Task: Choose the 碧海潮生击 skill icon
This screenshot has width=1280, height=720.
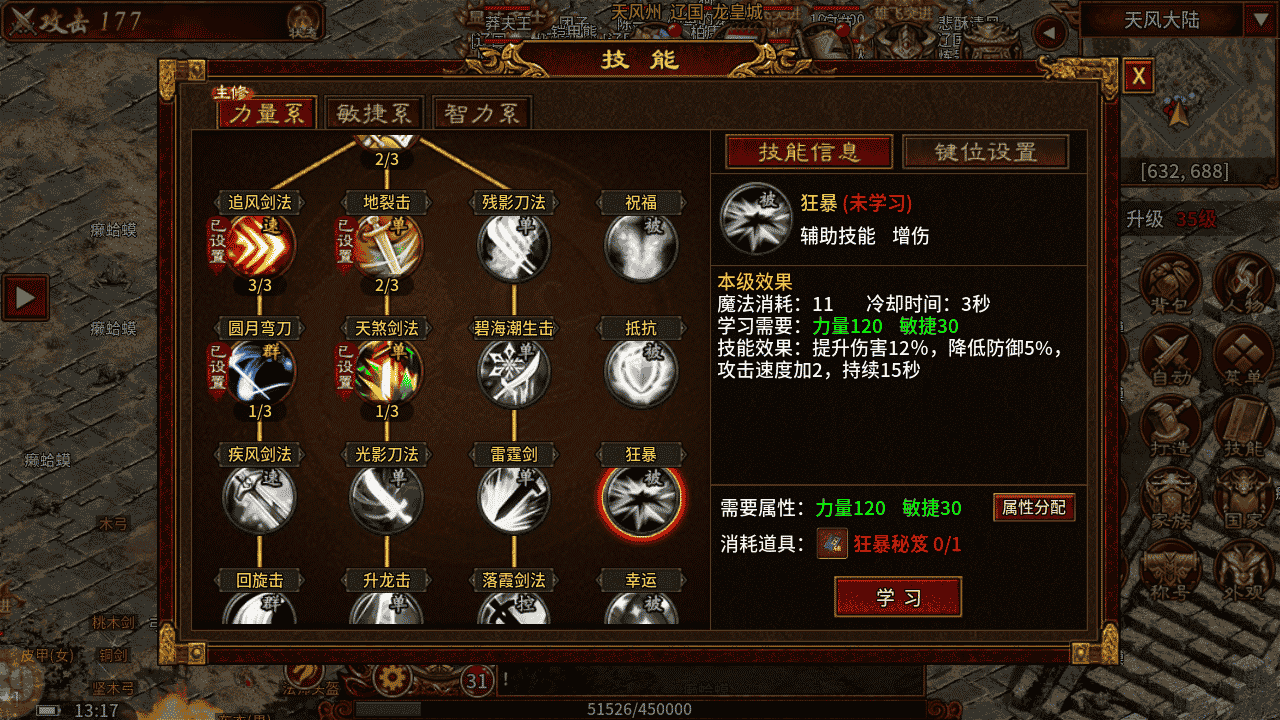Action: pos(514,372)
